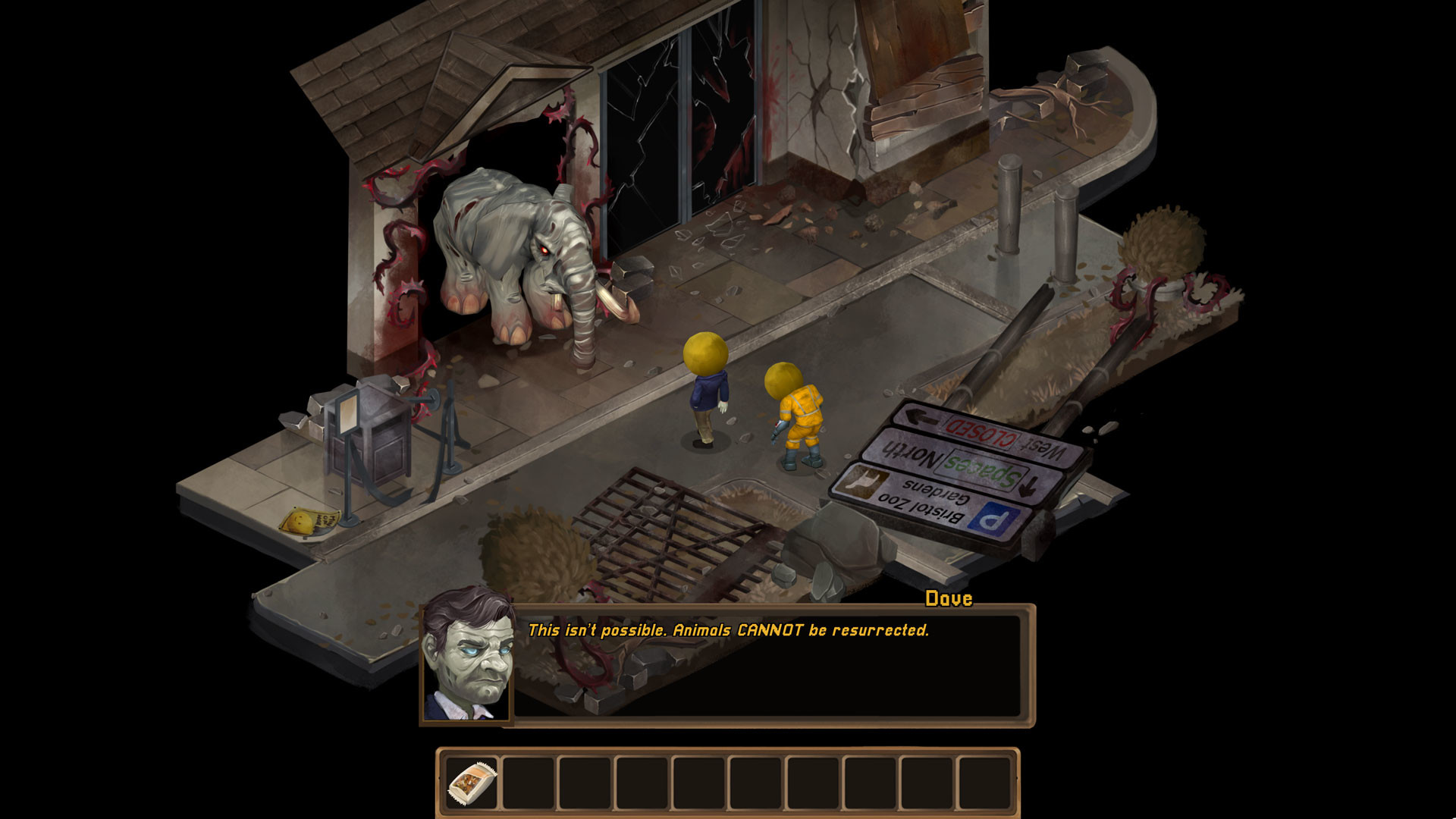Click the Dave name label above the dialogue box
Image resolution: width=1456 pixels, height=819 pixels.
point(948,598)
